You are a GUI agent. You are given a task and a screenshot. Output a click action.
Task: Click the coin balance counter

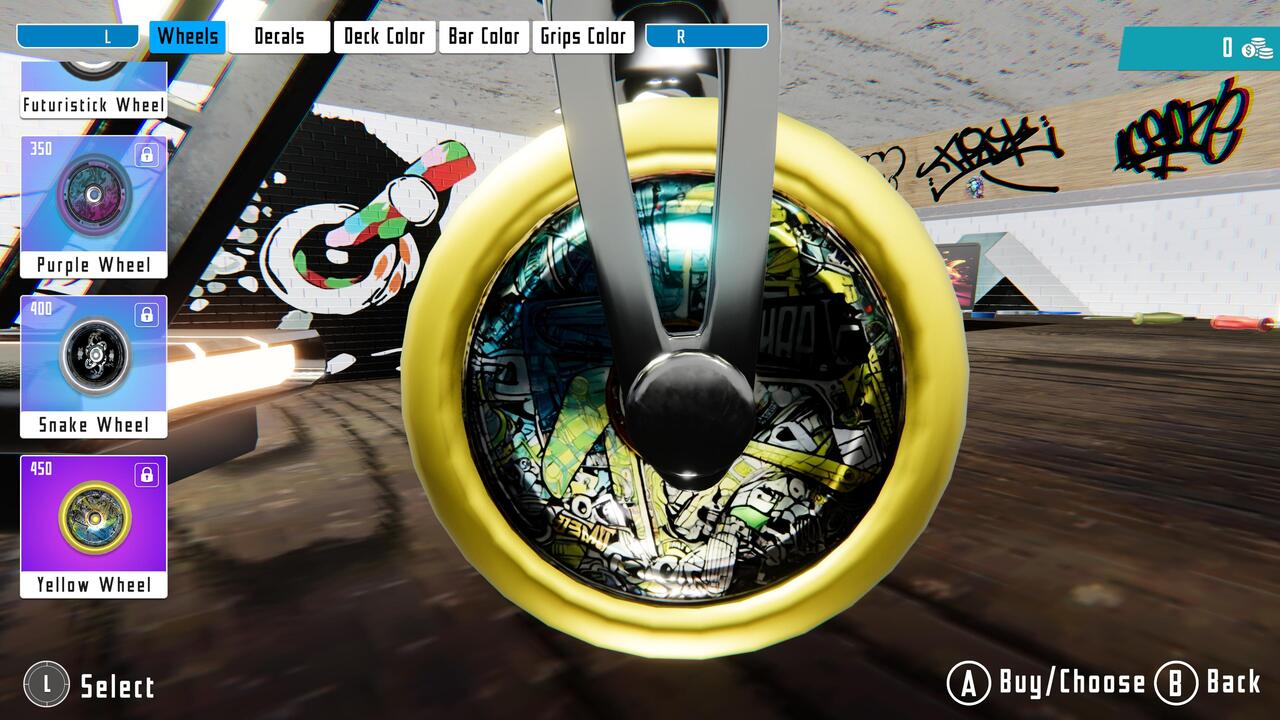pyautogui.click(x=1225, y=46)
